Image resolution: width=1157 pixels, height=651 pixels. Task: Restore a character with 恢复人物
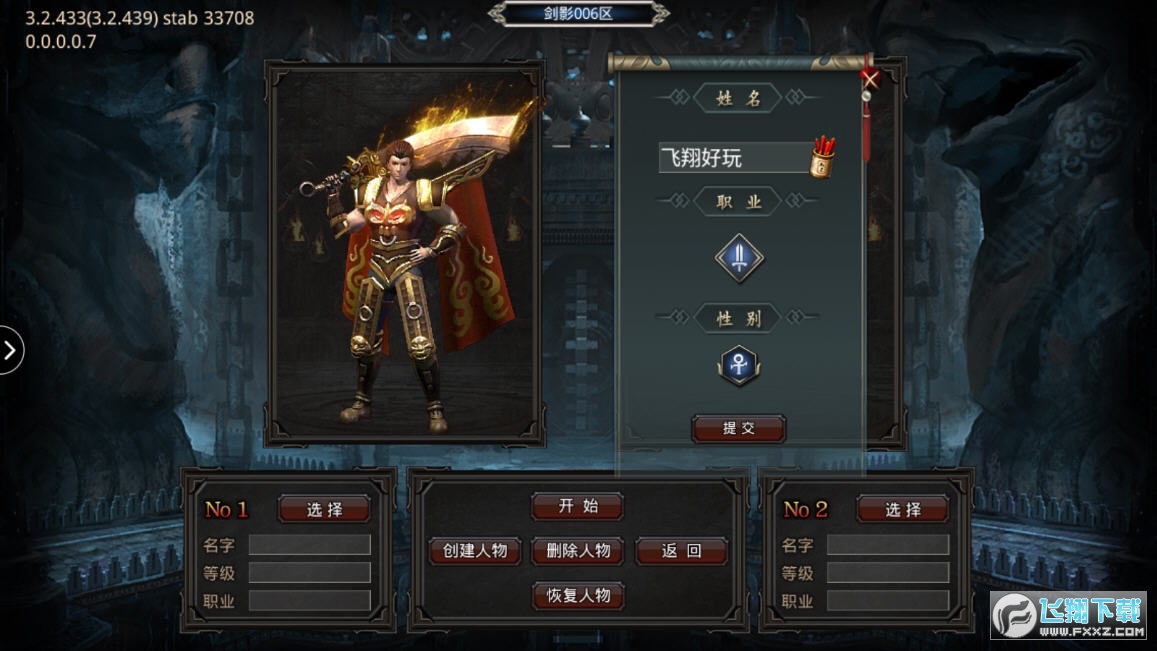578,596
